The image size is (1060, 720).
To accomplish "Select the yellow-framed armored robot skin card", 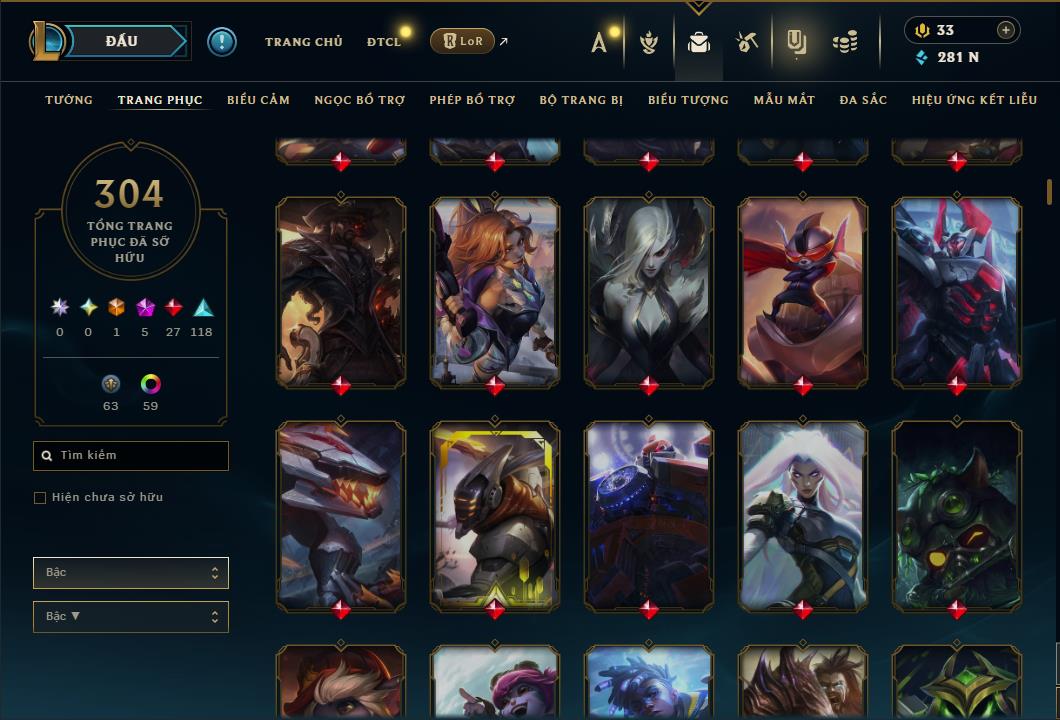I will [495, 515].
